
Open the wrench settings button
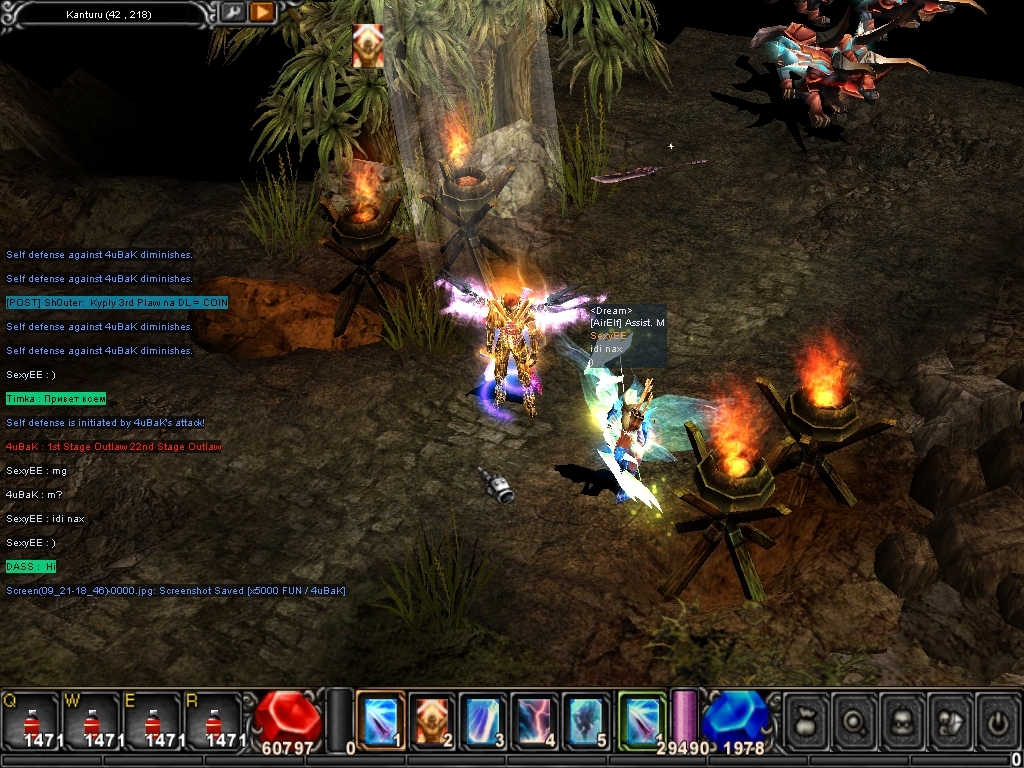(232, 13)
